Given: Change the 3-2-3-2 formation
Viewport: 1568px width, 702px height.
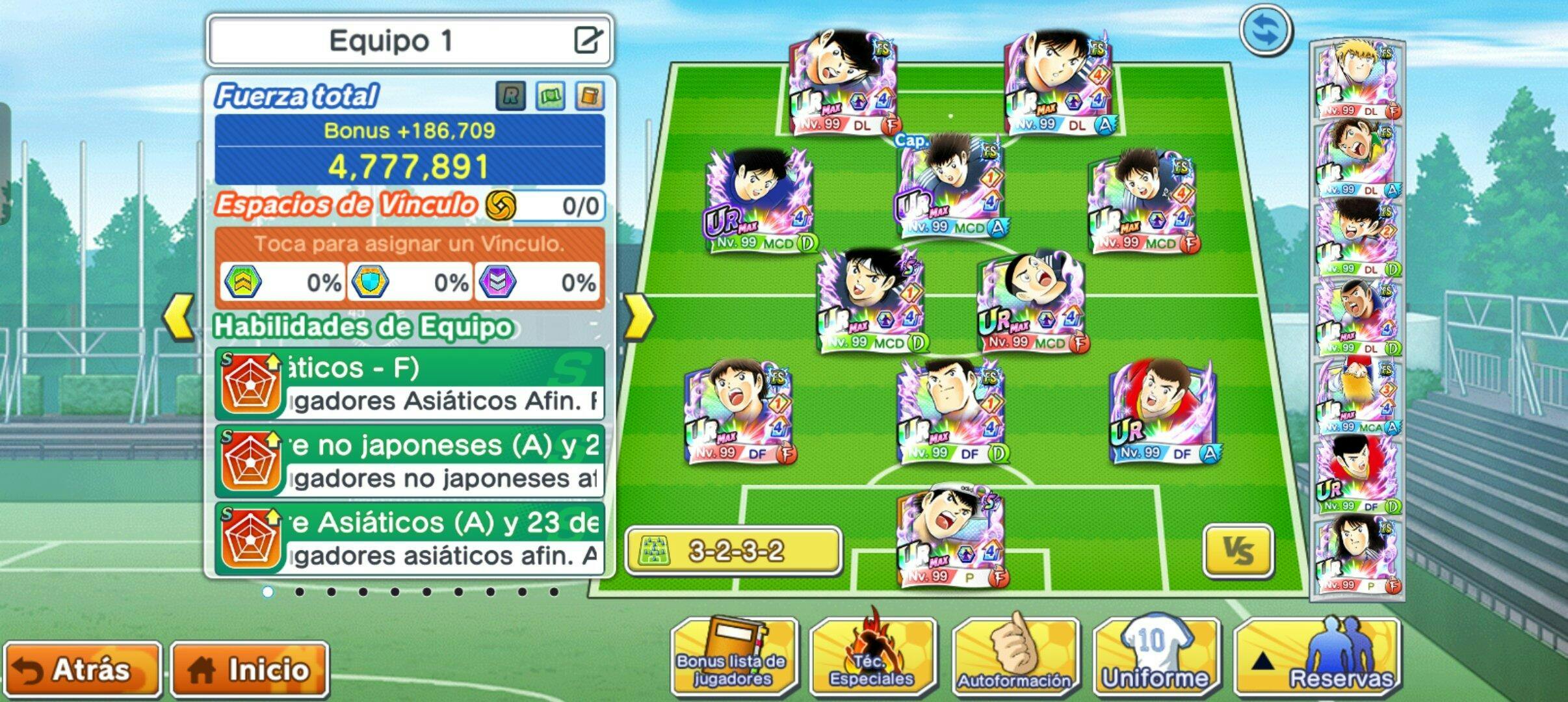Looking at the screenshot, I should 733,552.
